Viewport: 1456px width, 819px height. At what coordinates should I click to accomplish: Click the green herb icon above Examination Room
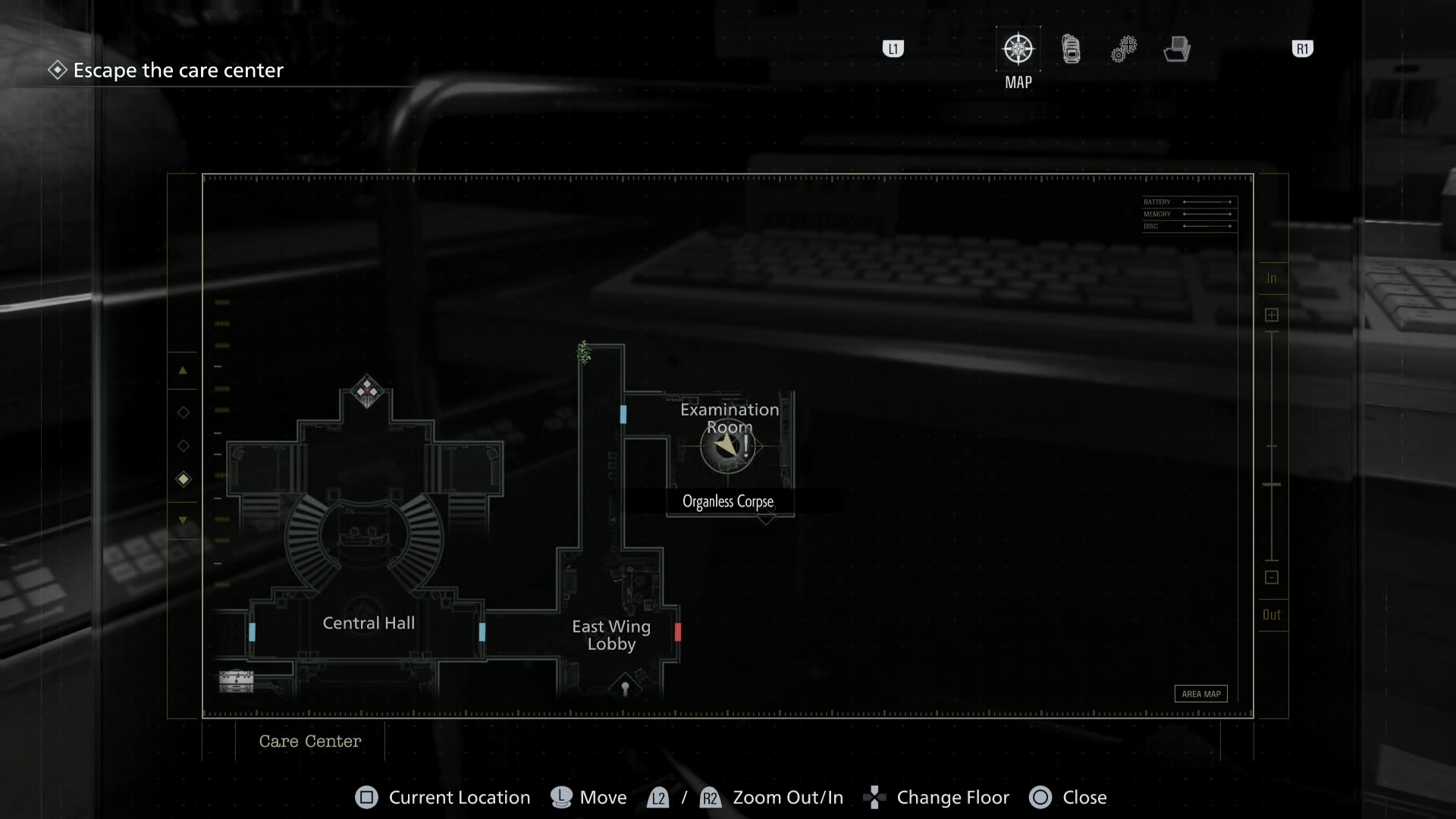click(x=582, y=351)
